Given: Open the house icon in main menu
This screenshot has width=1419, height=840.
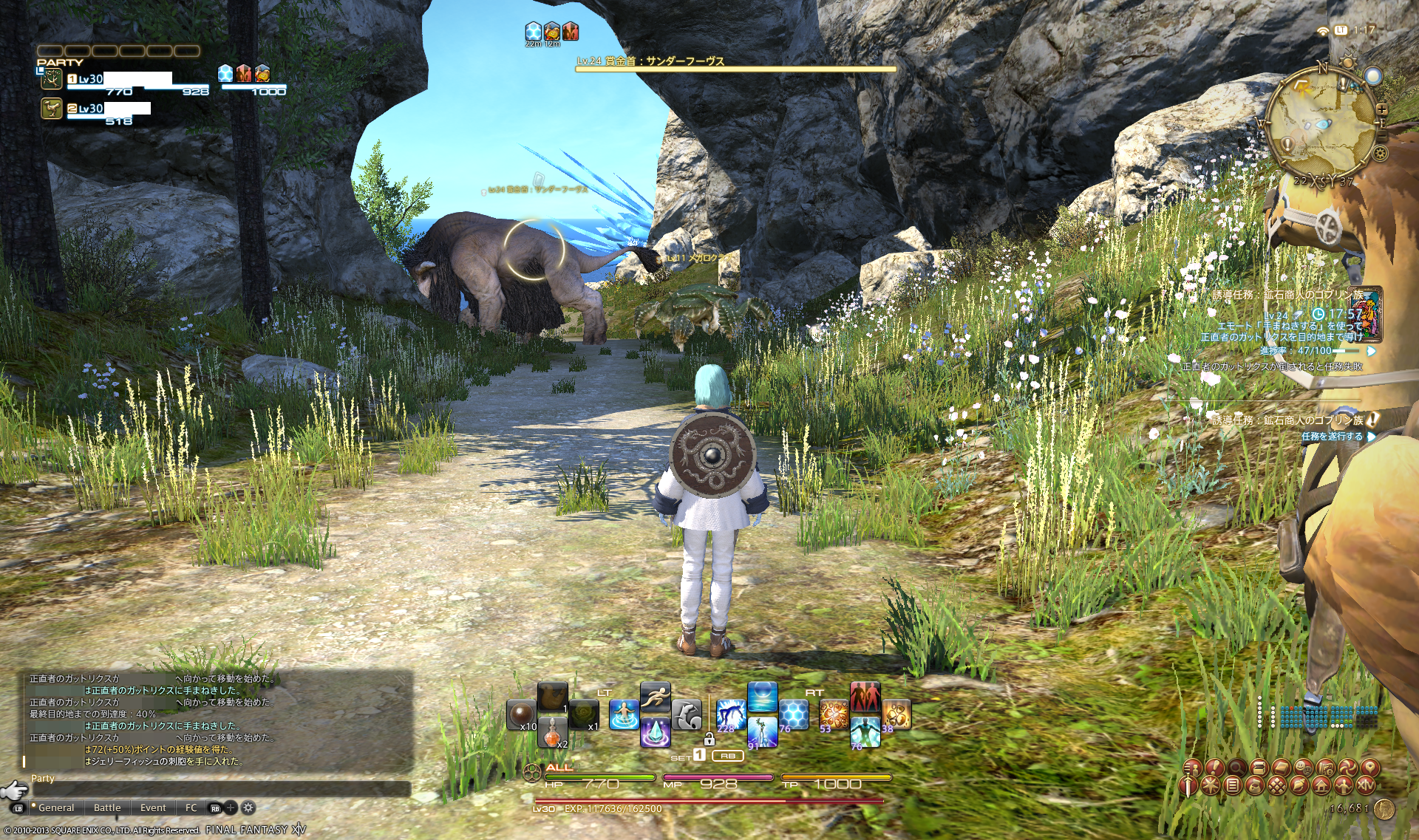Looking at the screenshot, I should (1321, 786).
